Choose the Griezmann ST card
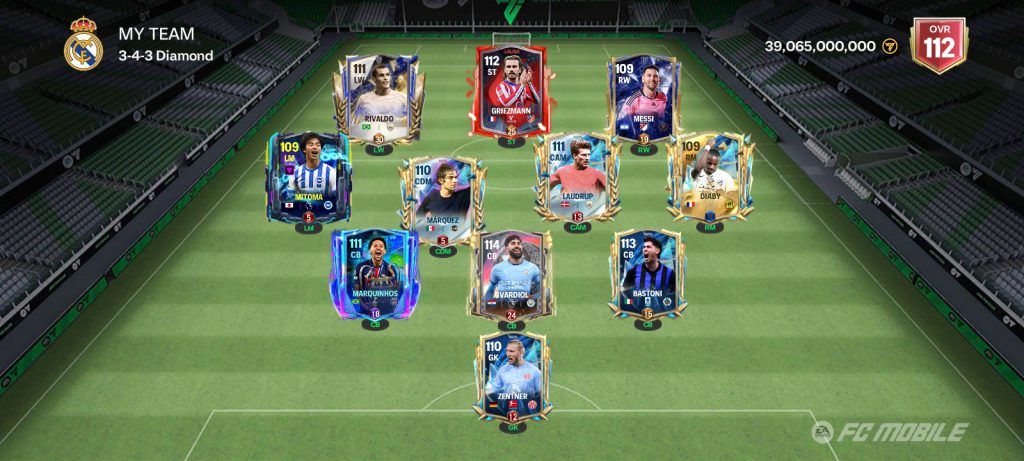 pyautogui.click(x=512, y=92)
